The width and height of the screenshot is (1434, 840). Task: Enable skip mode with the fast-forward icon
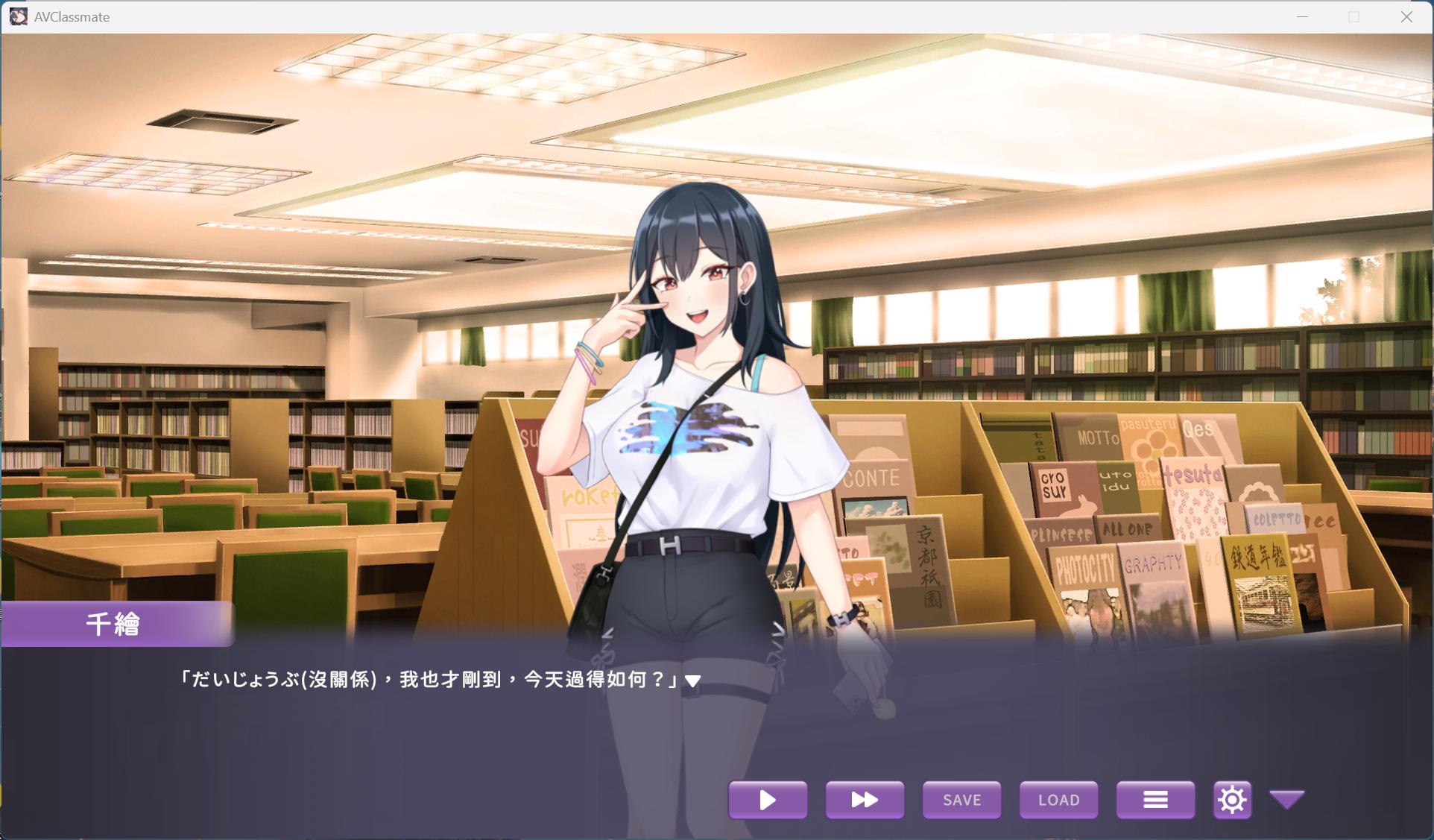(864, 800)
